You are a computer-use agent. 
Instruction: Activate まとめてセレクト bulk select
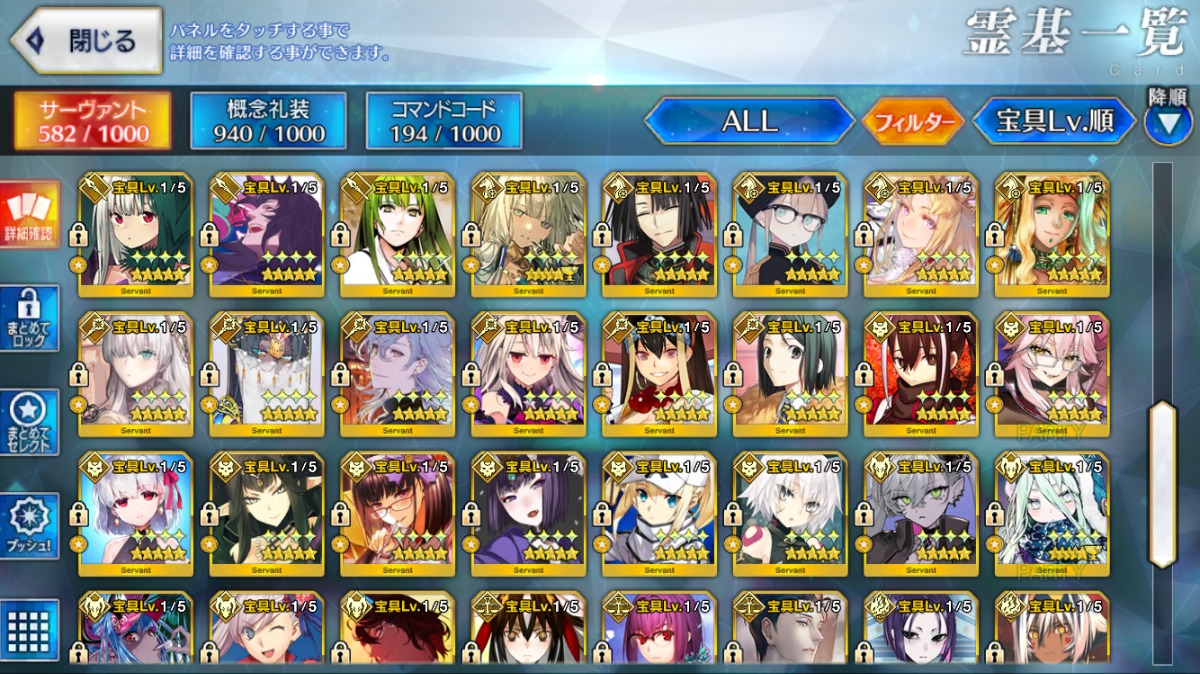[29, 423]
